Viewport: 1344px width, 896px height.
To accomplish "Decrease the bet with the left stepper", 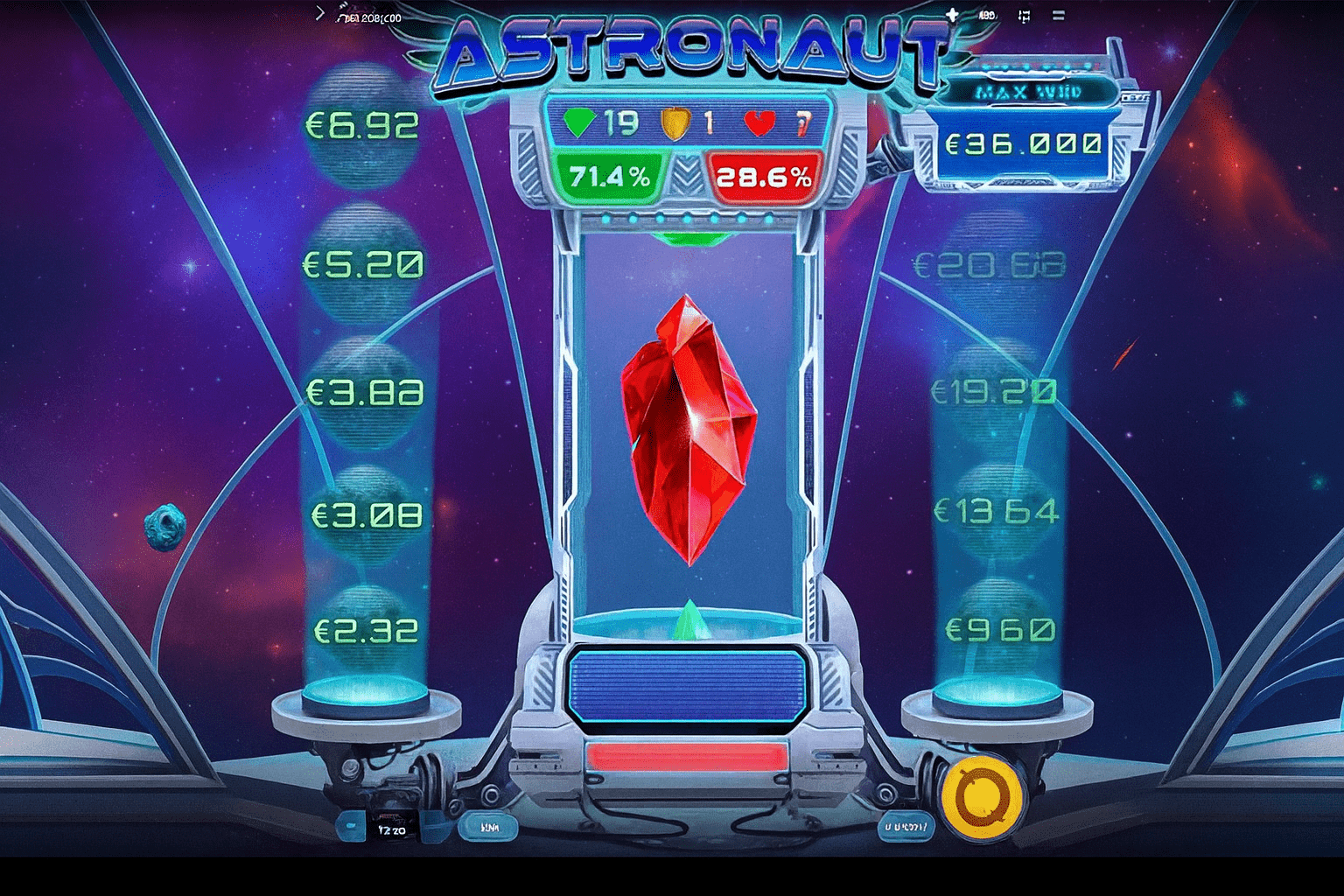I will coord(351,826).
